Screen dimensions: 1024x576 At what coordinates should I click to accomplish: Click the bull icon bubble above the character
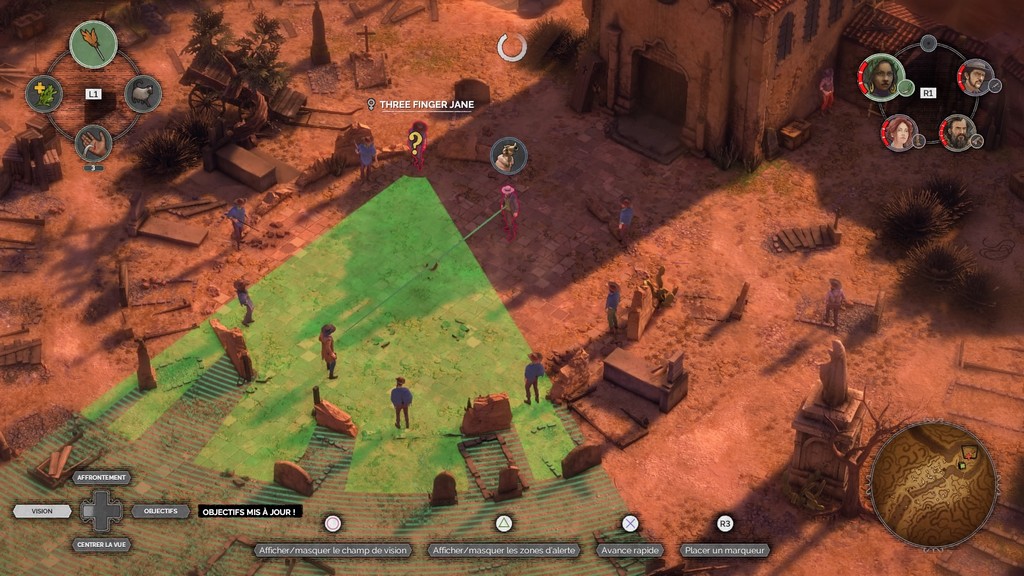(x=509, y=155)
